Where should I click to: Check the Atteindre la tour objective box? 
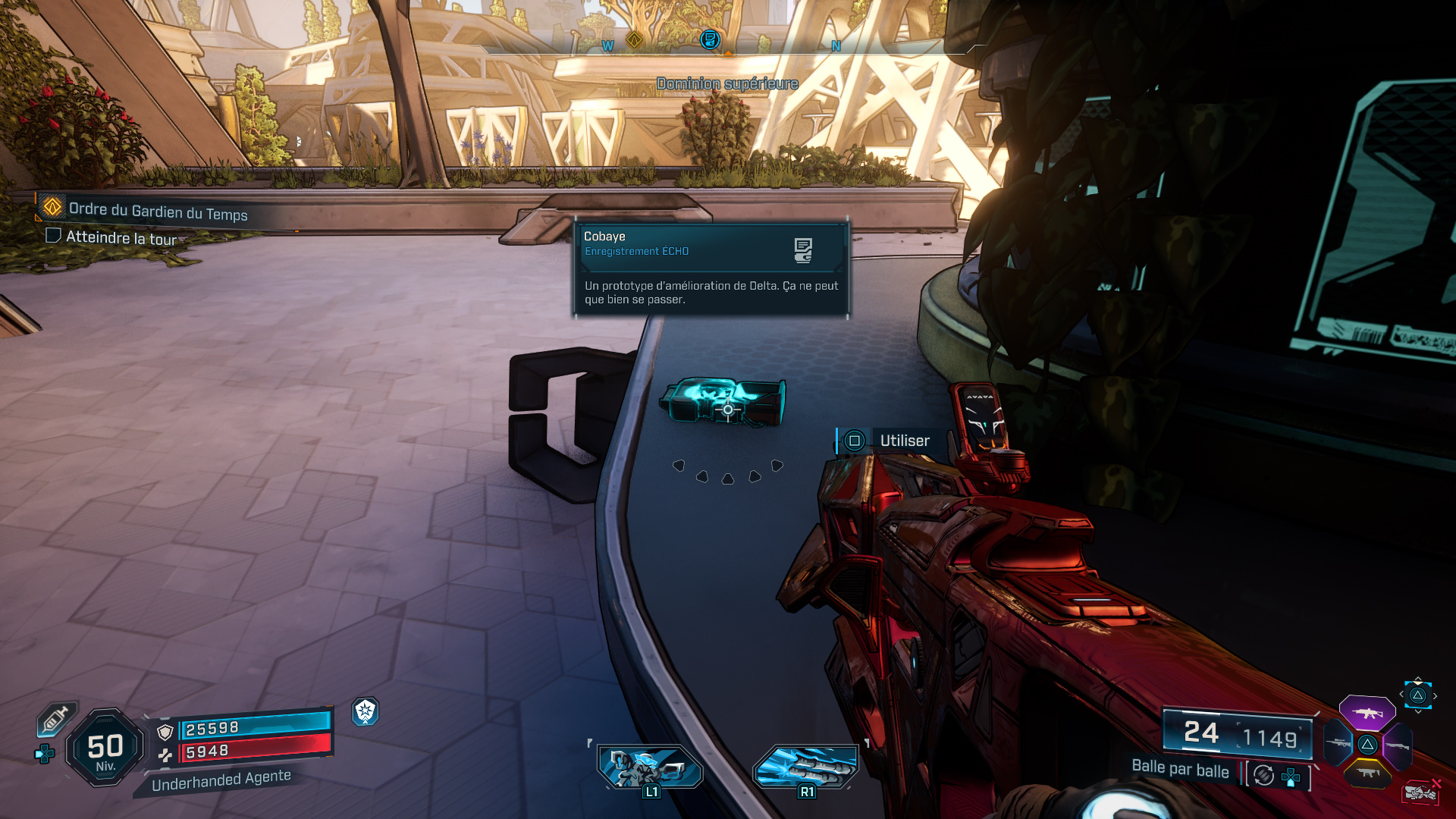tap(53, 236)
